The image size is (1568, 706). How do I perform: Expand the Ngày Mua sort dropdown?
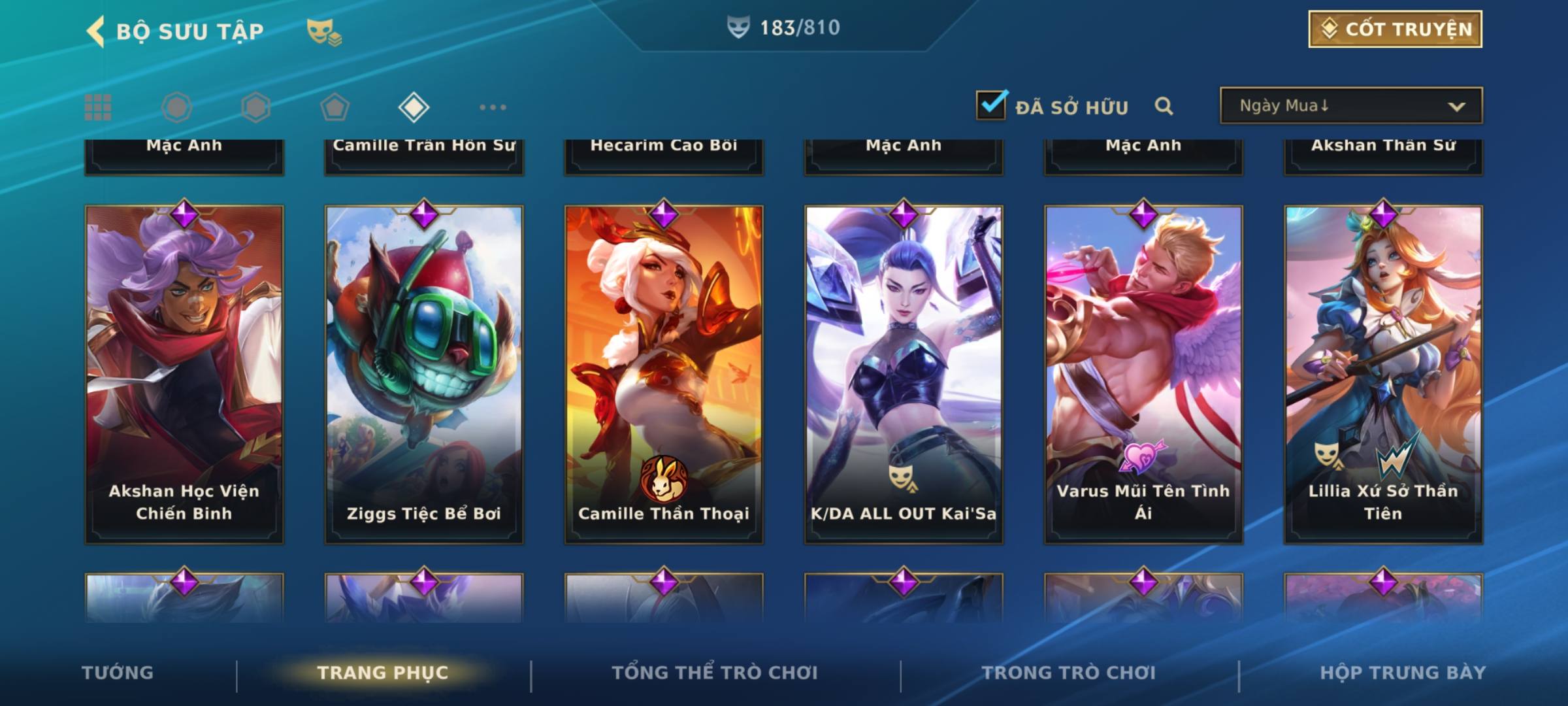click(x=1351, y=106)
